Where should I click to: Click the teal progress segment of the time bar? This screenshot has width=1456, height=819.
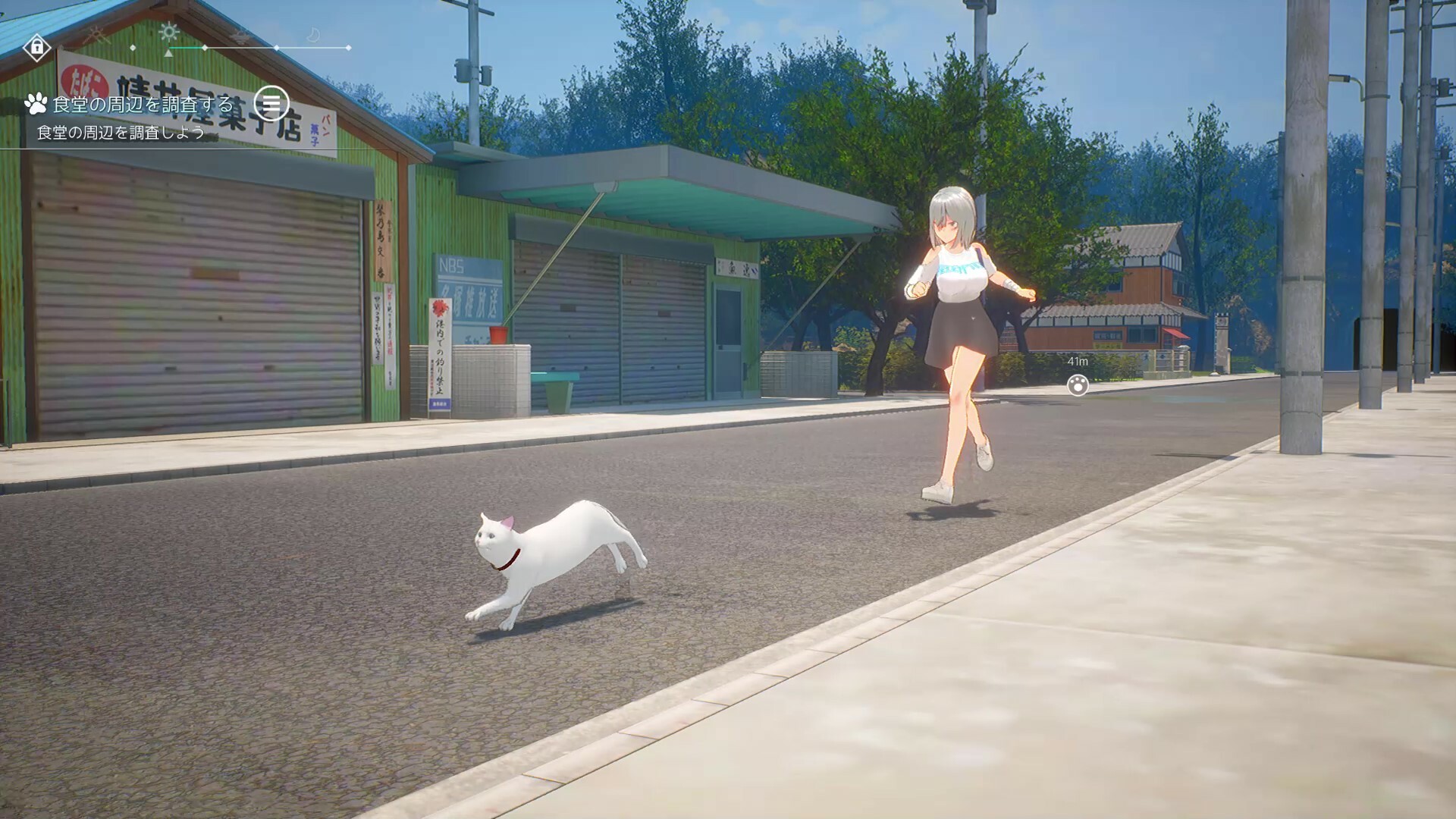(186, 48)
